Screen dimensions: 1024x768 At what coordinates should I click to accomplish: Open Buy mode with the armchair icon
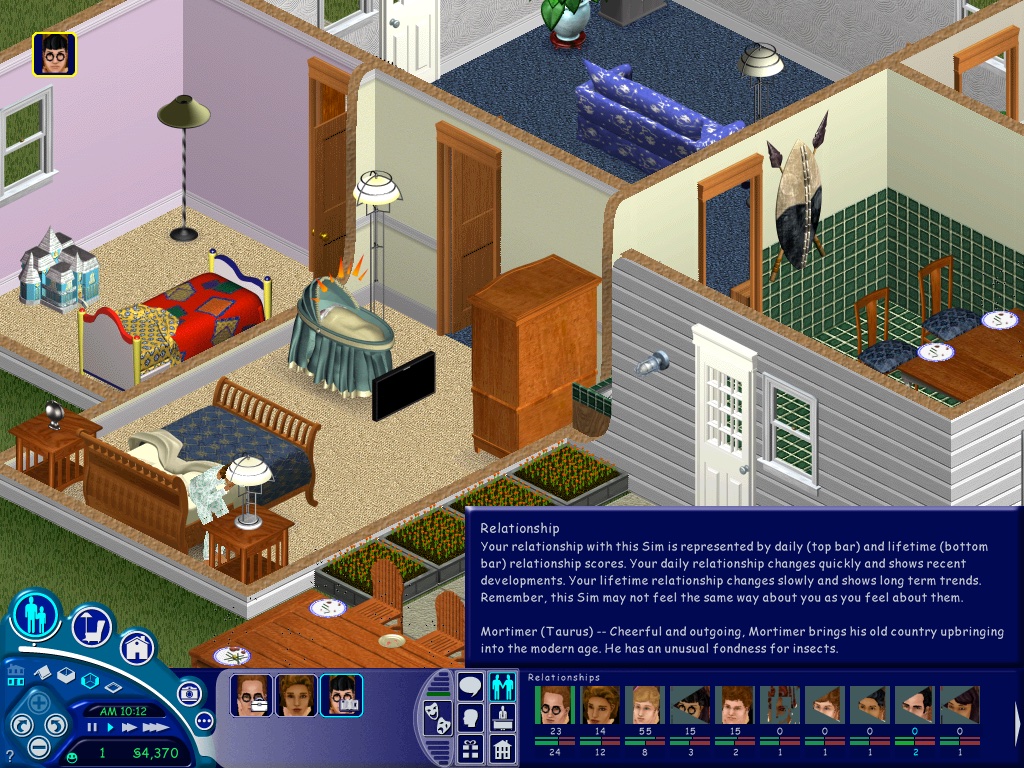click(91, 627)
